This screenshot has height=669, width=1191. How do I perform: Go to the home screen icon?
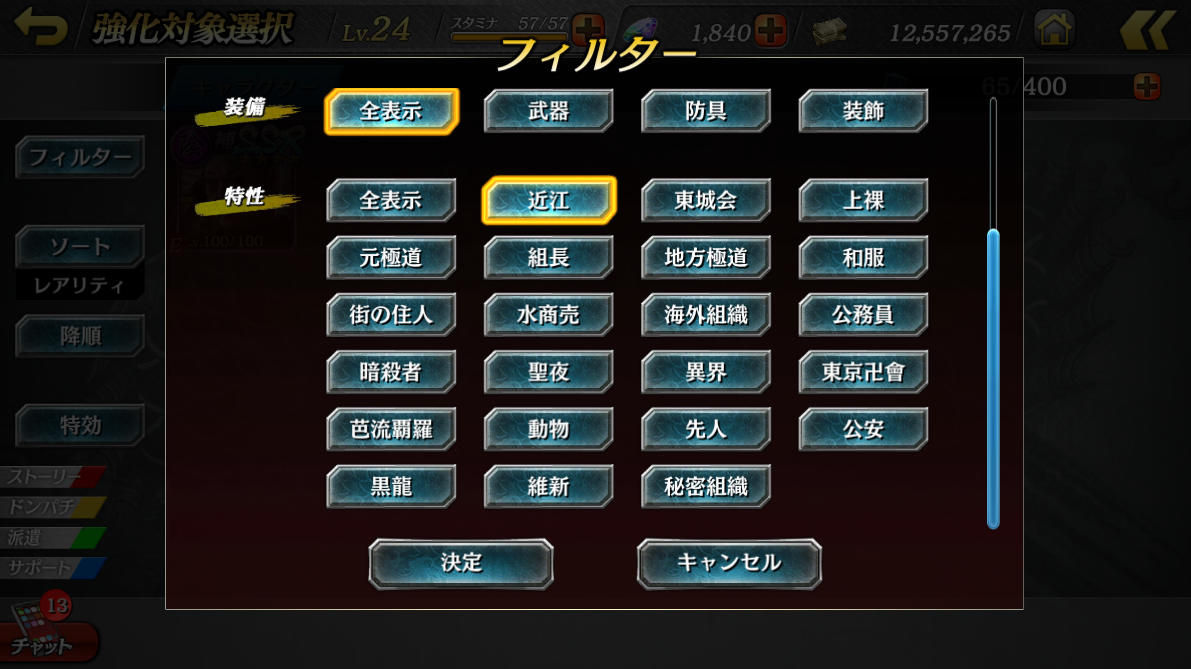[x=1054, y=30]
